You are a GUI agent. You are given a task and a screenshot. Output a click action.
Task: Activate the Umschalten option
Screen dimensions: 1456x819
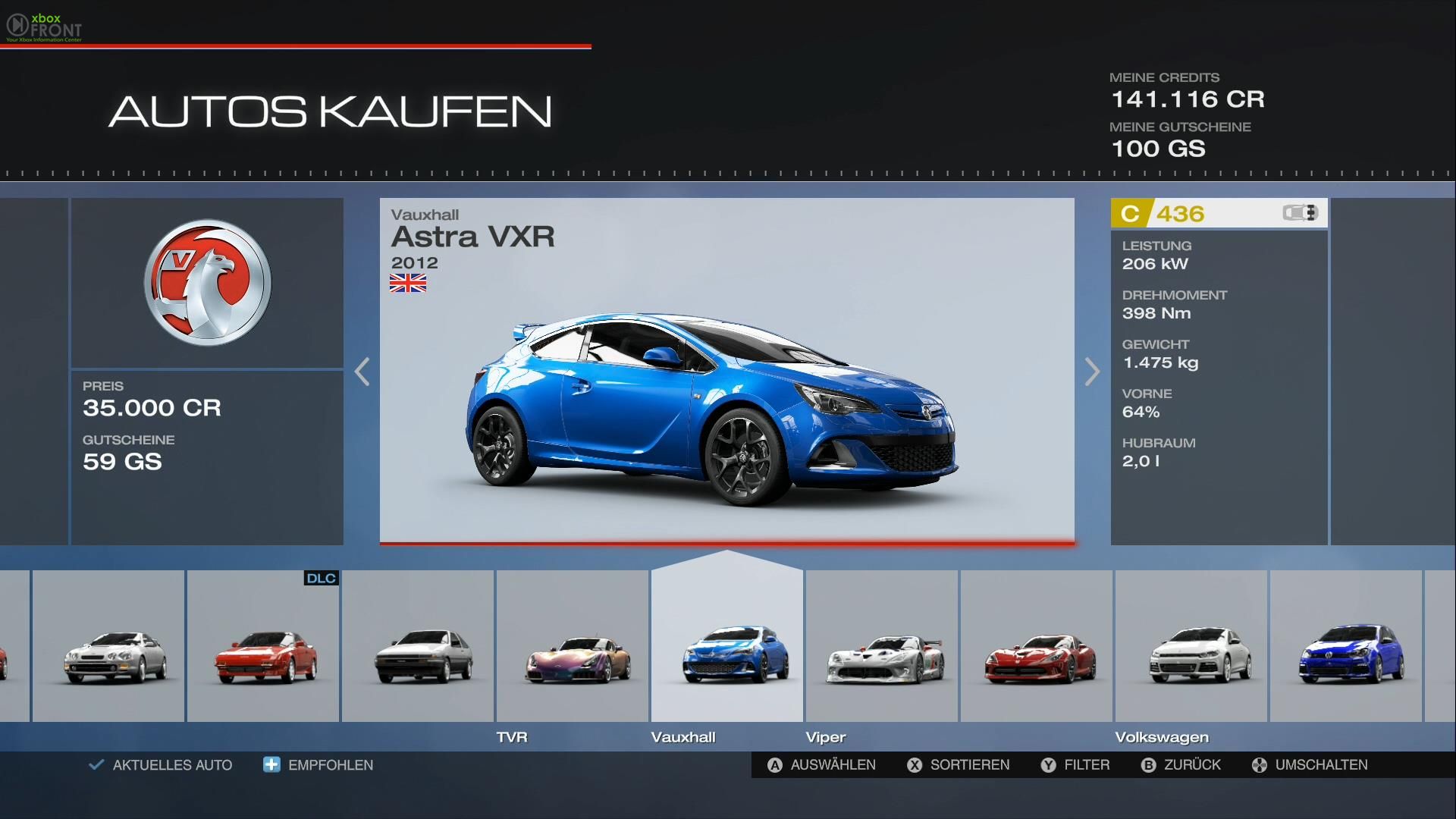[1310, 765]
